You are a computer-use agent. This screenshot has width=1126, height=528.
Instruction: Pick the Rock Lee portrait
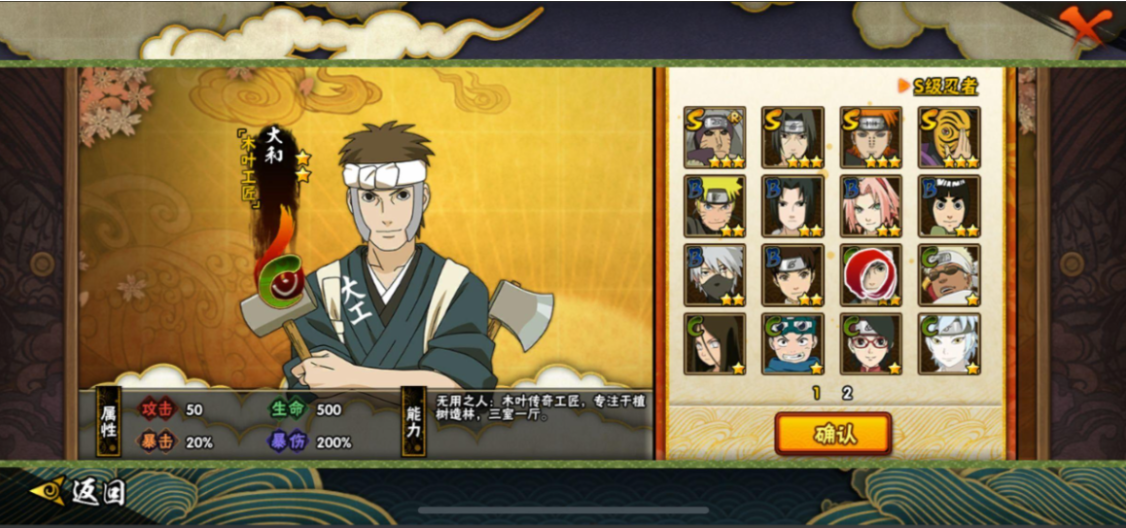click(949, 206)
